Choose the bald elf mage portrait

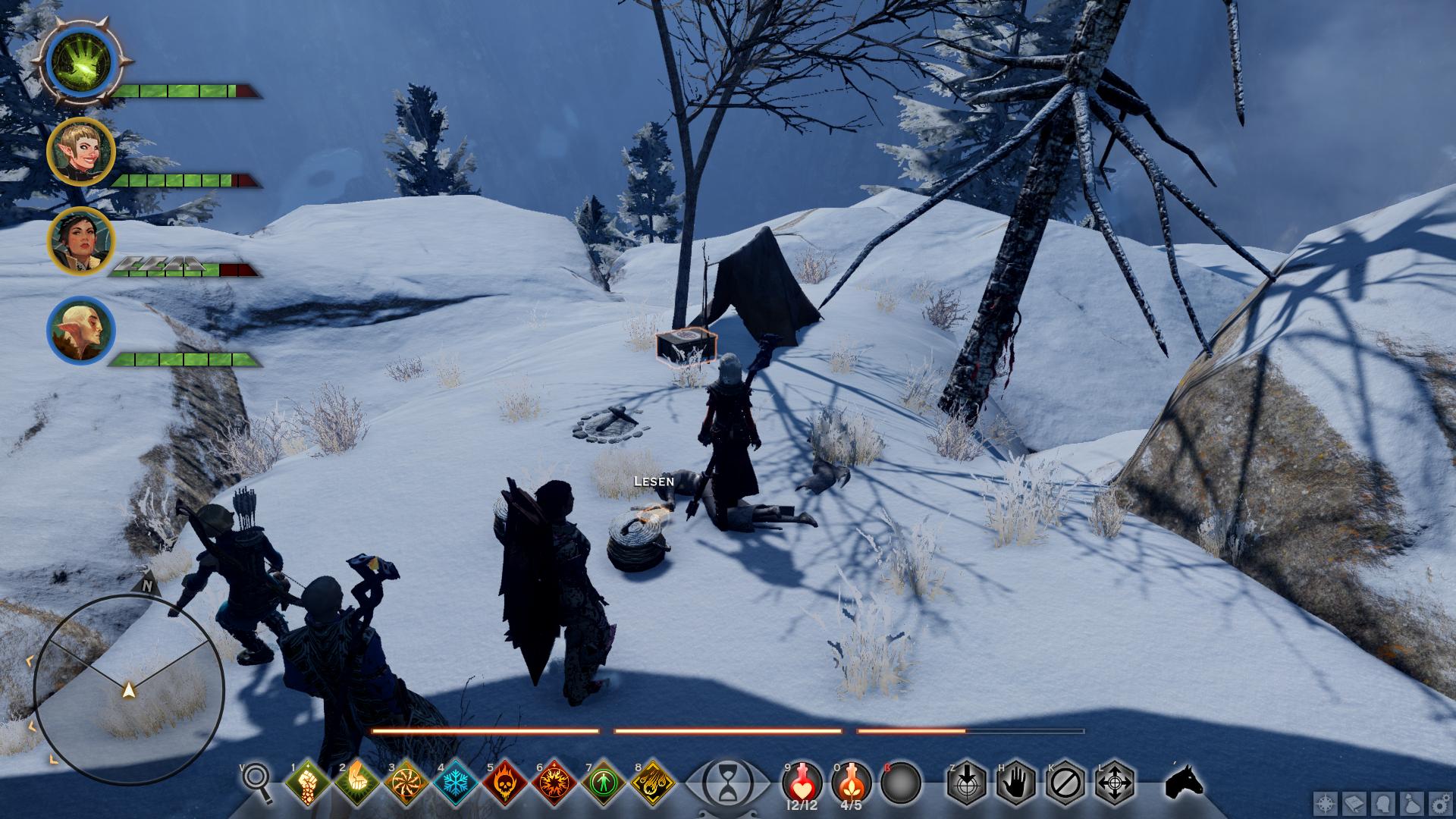pos(81,330)
